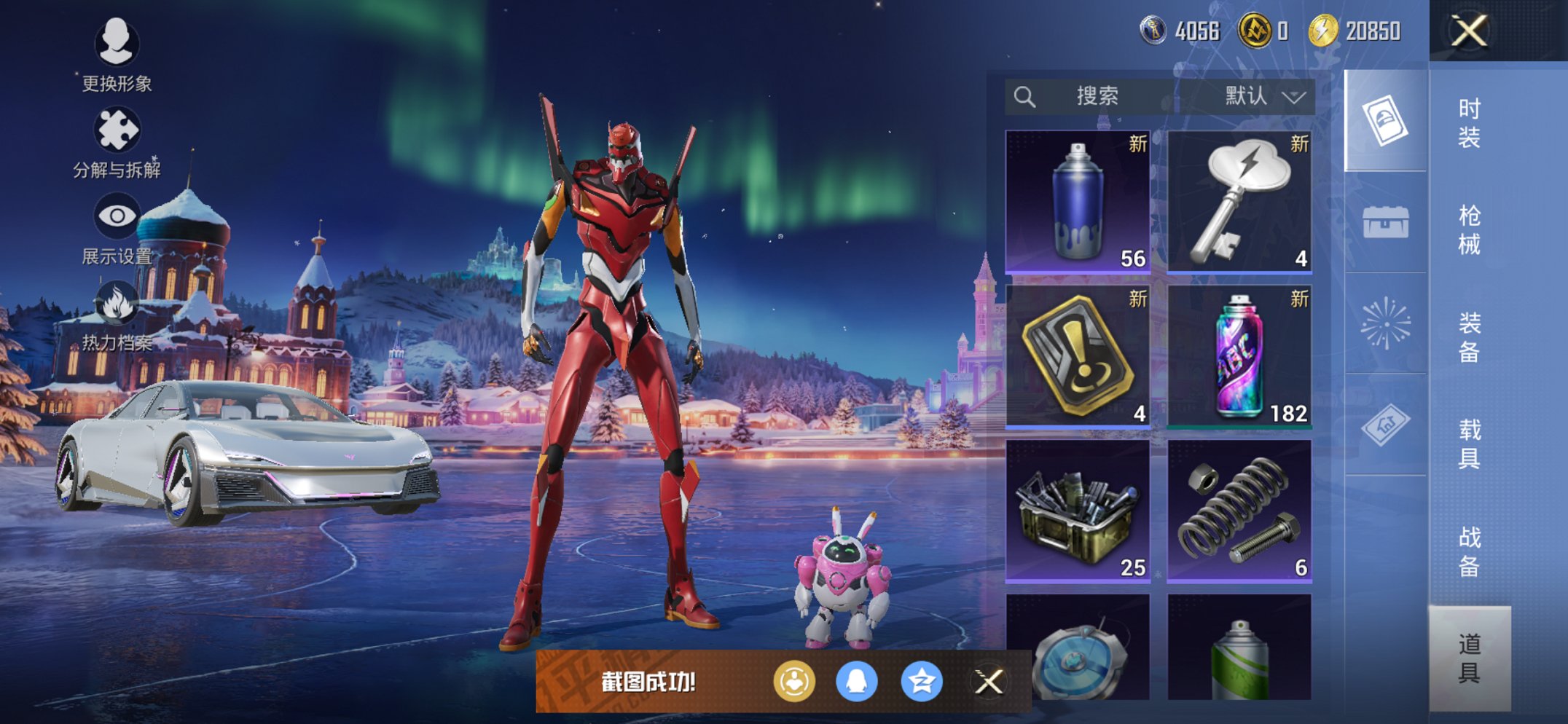Click the 搜索 search field
1568x724 pixels.
(x=1093, y=96)
